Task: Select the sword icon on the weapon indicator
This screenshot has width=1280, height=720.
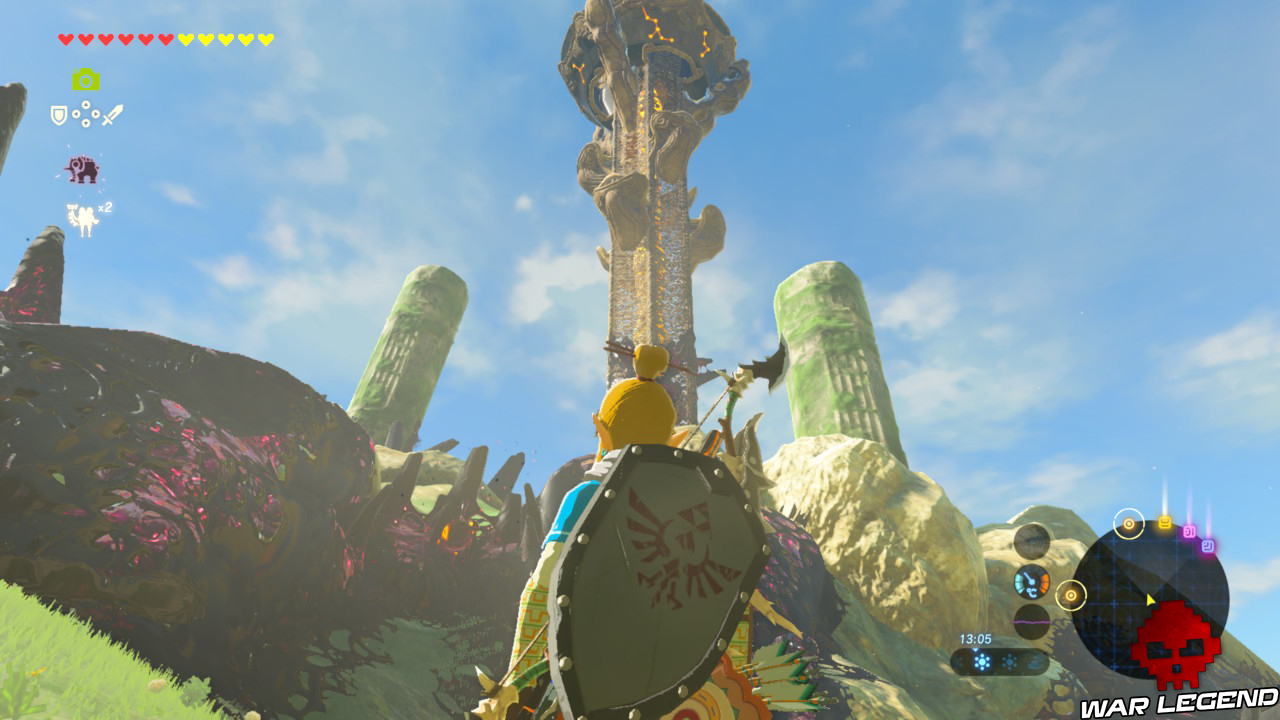Action: pos(112,113)
